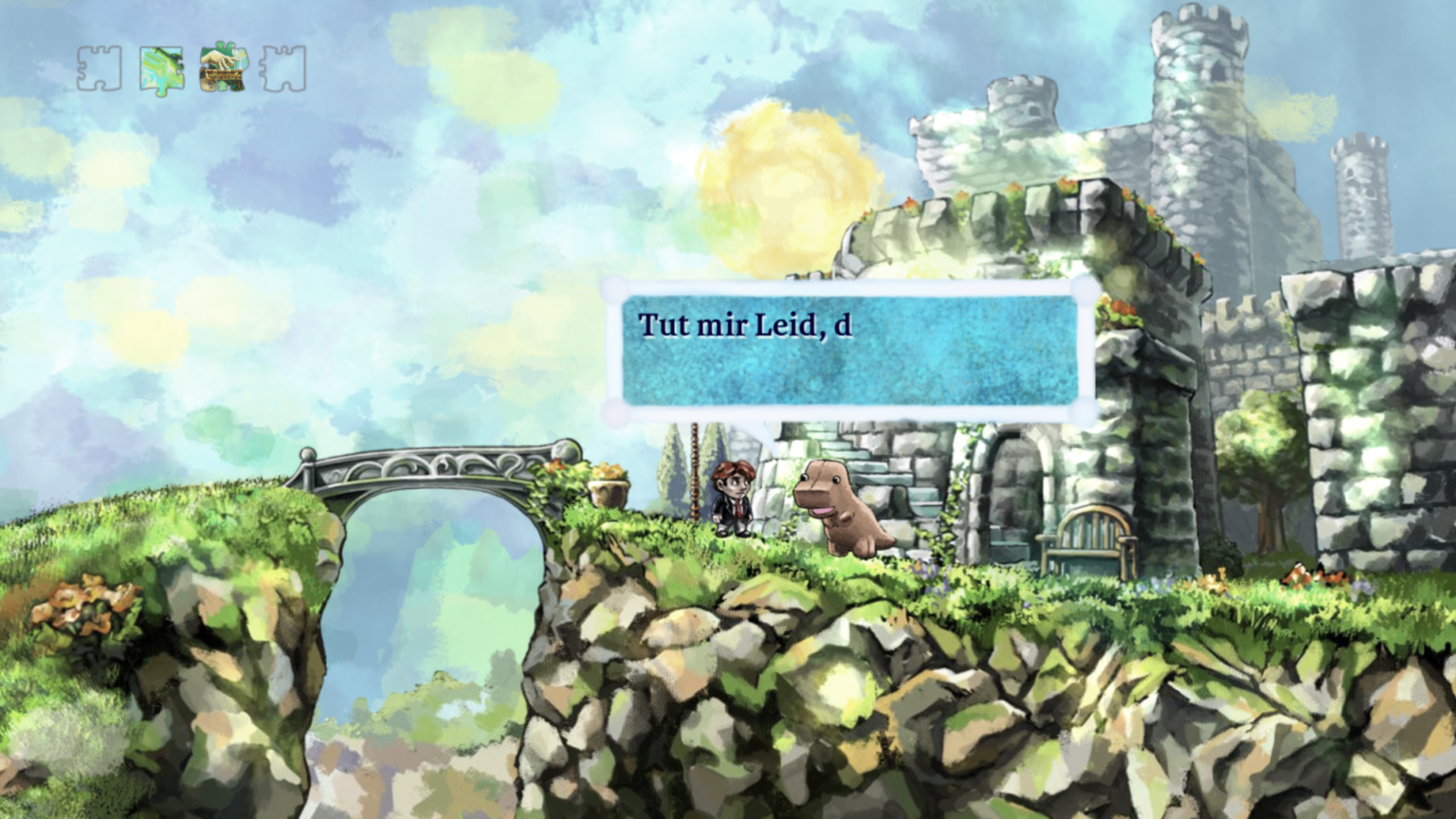
Task: Click the puzzle piece showing a hand
Action: click(223, 68)
